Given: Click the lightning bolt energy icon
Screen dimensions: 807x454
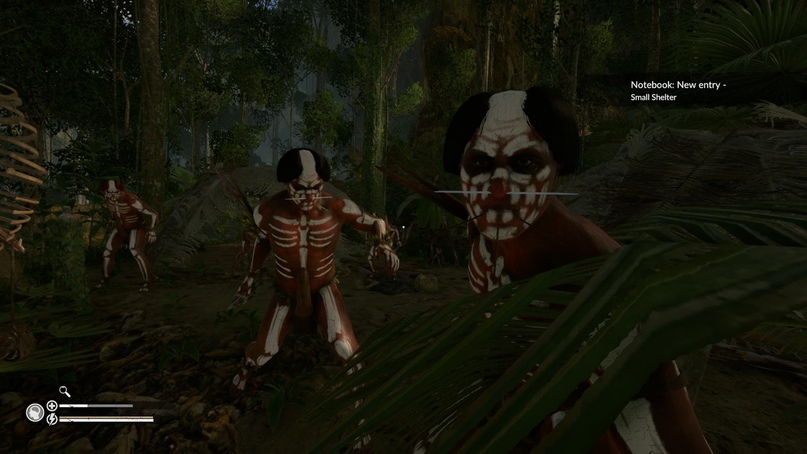Looking at the screenshot, I should coord(52,419).
